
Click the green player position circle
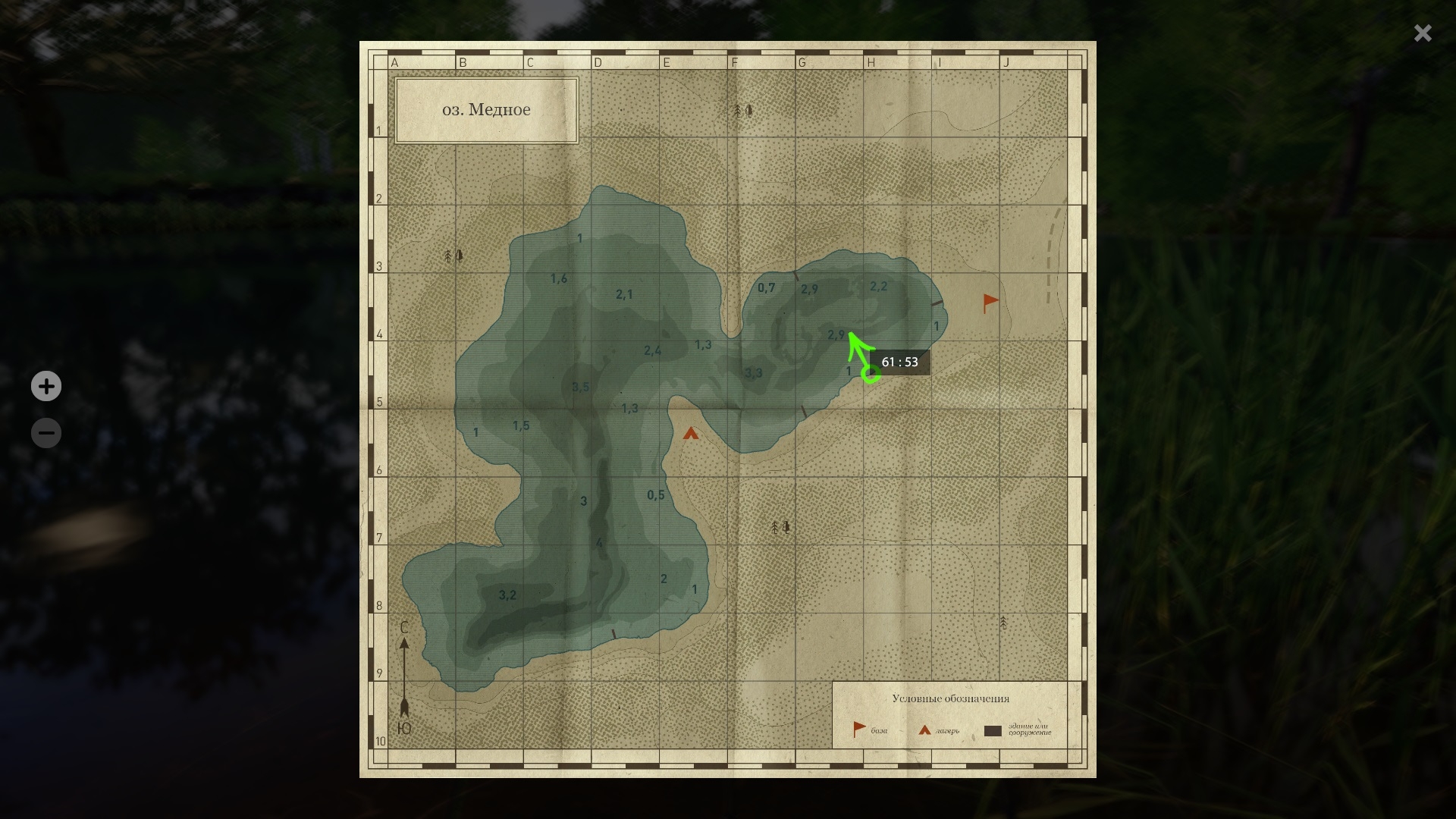point(871,374)
